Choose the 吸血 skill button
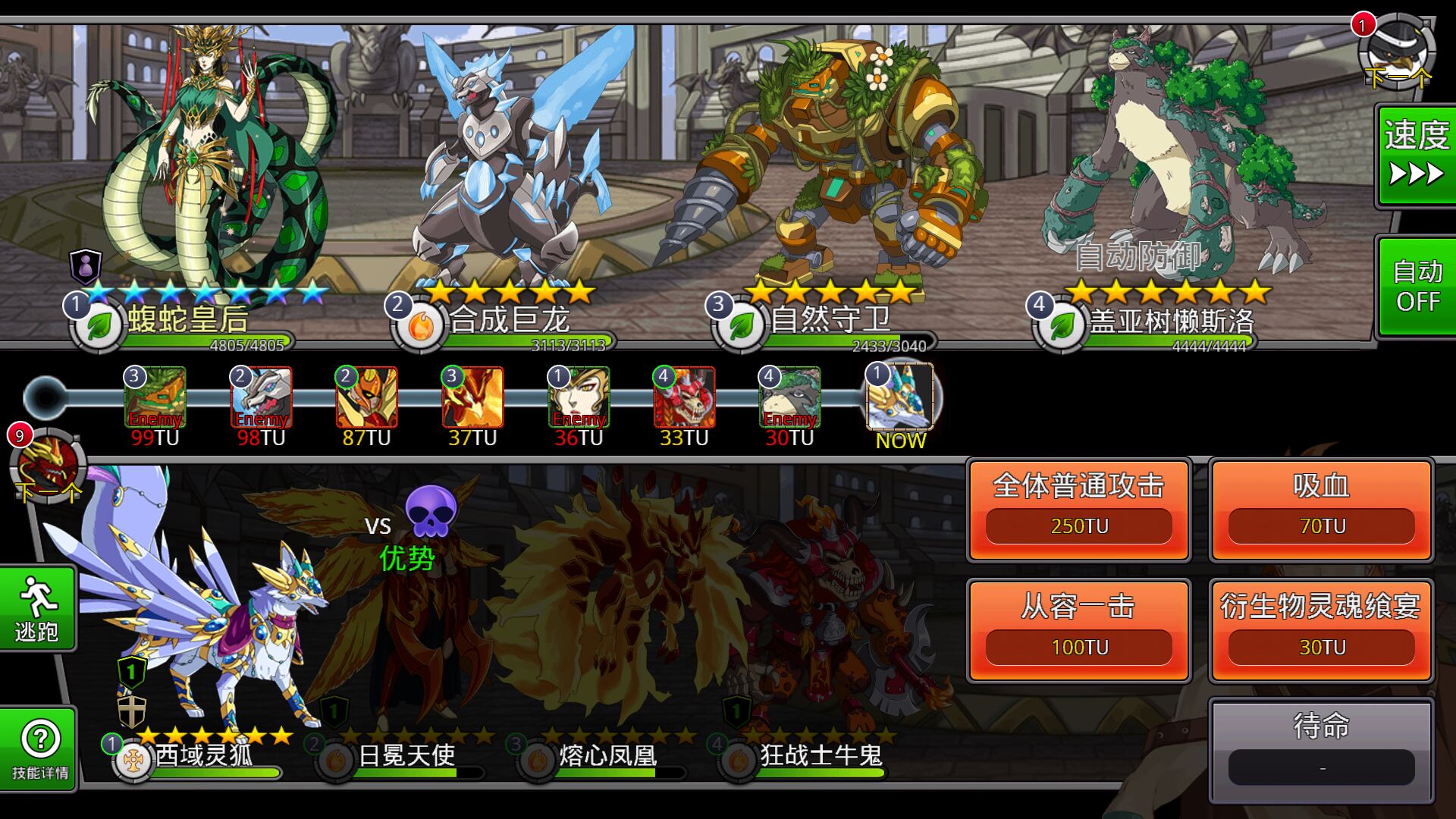This screenshot has width=1456, height=819. click(x=1321, y=510)
